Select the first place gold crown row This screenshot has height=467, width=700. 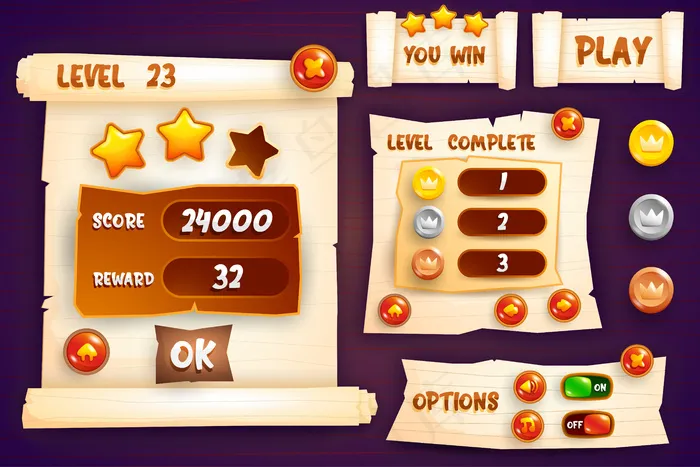tap(501, 183)
